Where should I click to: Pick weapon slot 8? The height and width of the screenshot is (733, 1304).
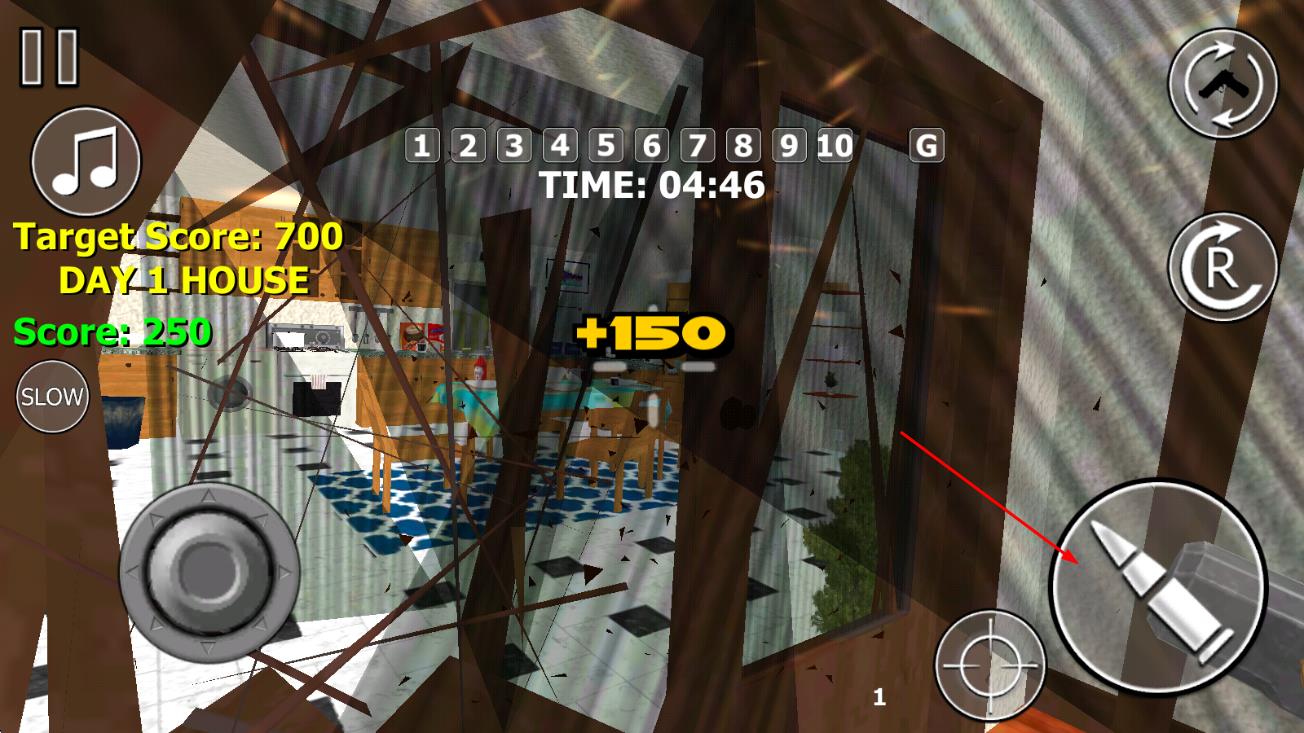click(x=743, y=146)
